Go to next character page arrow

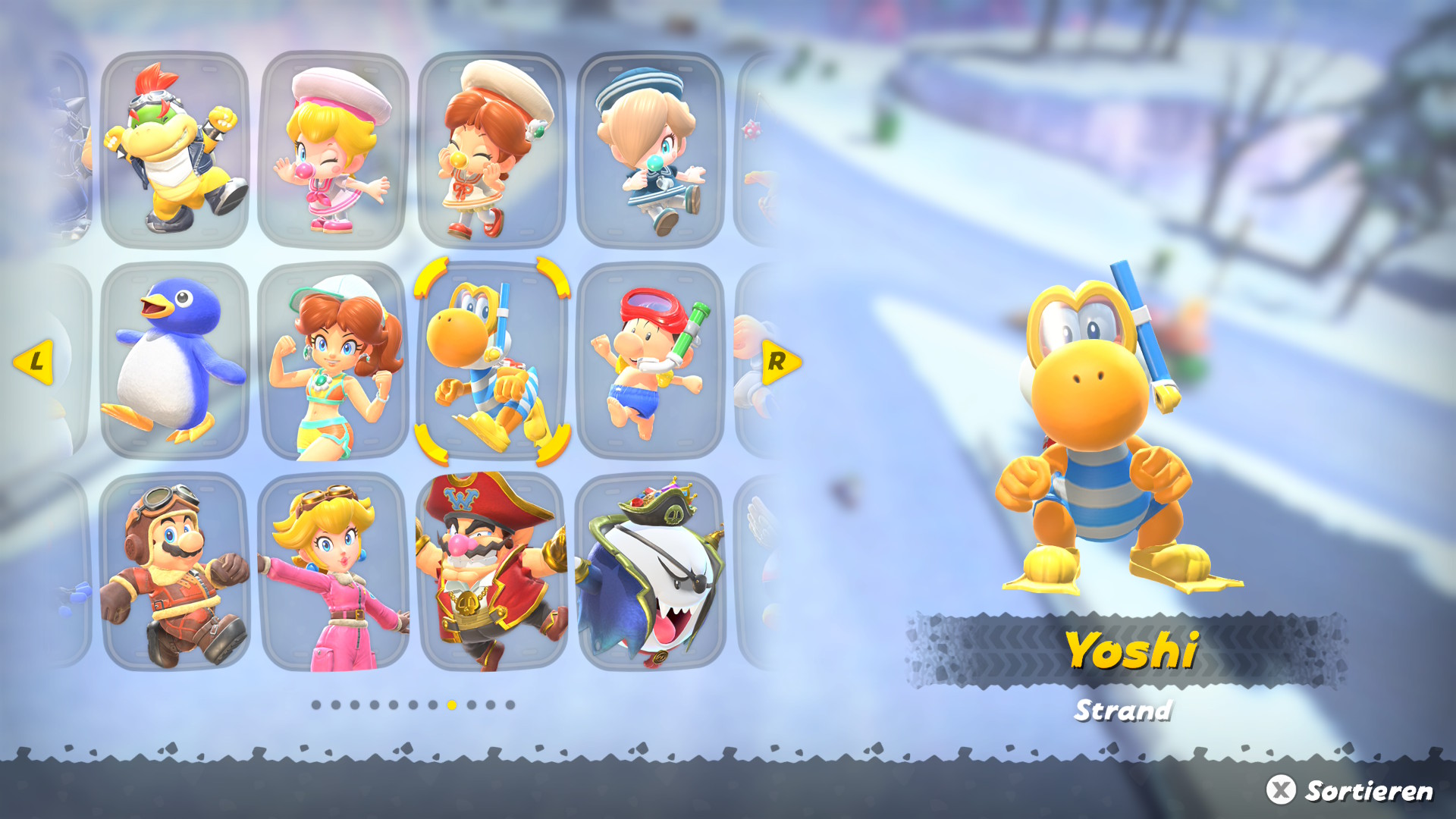780,362
